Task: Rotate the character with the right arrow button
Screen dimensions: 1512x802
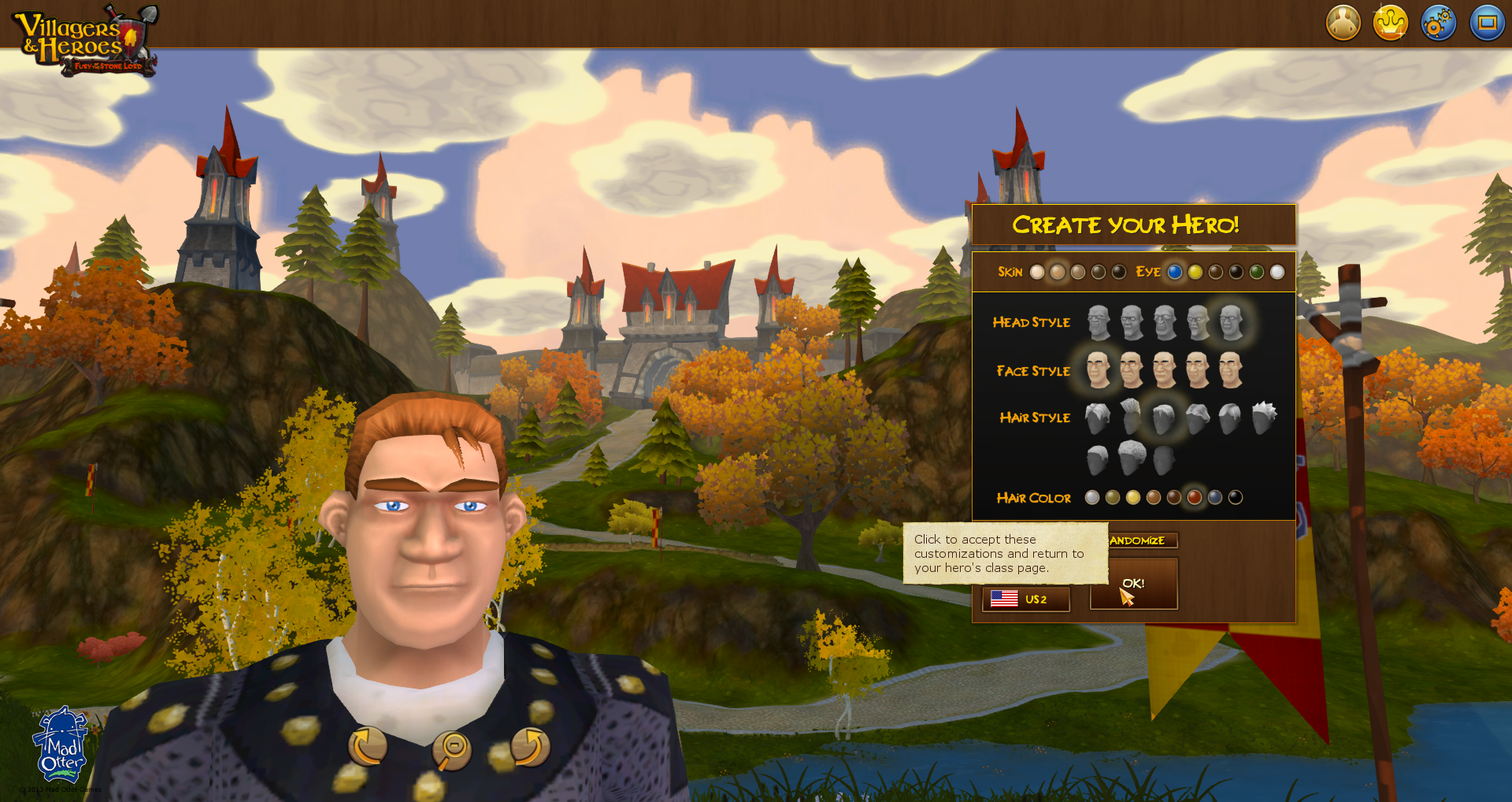Action: (530, 747)
